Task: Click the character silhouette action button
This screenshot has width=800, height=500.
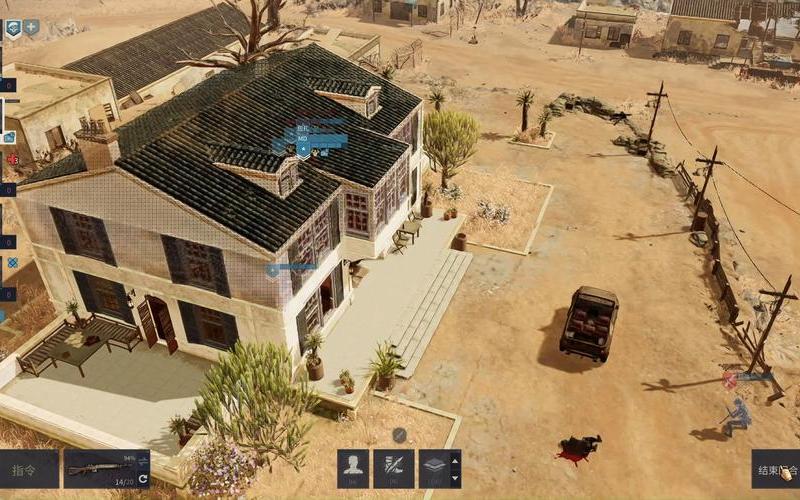Action: [x=353, y=468]
